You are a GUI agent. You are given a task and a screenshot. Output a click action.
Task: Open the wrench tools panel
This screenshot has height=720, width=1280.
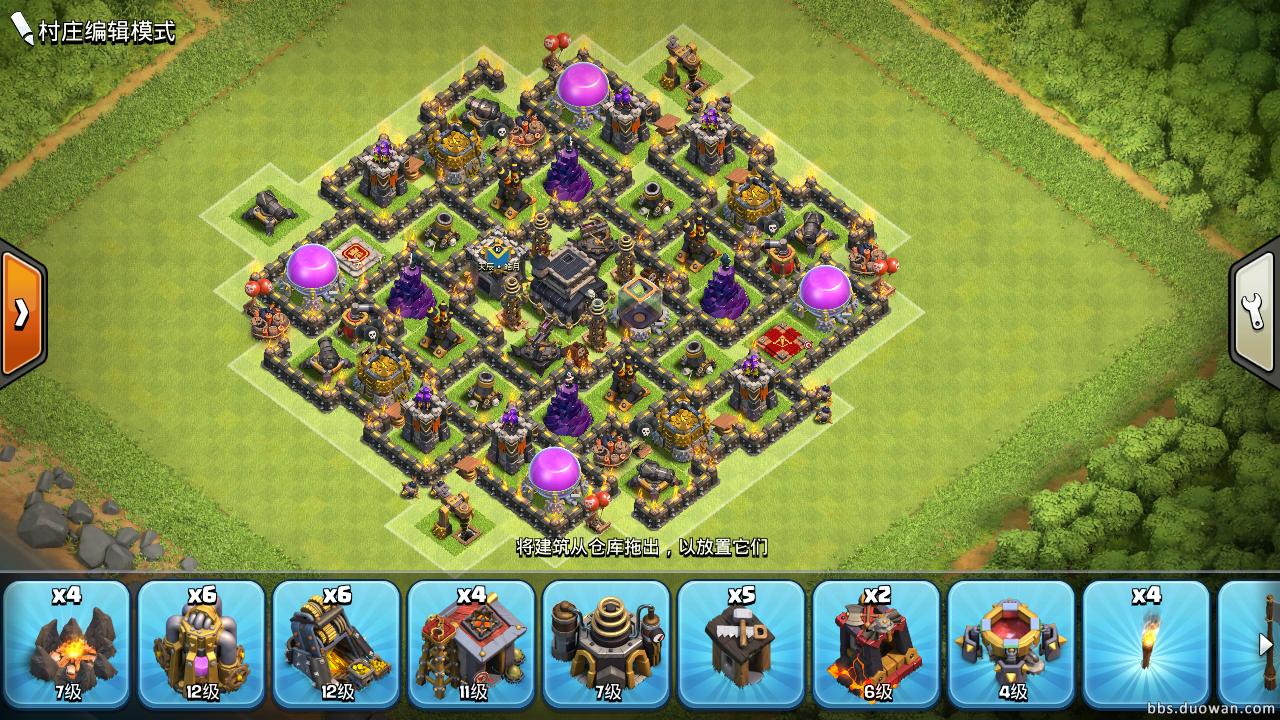(x=1256, y=313)
